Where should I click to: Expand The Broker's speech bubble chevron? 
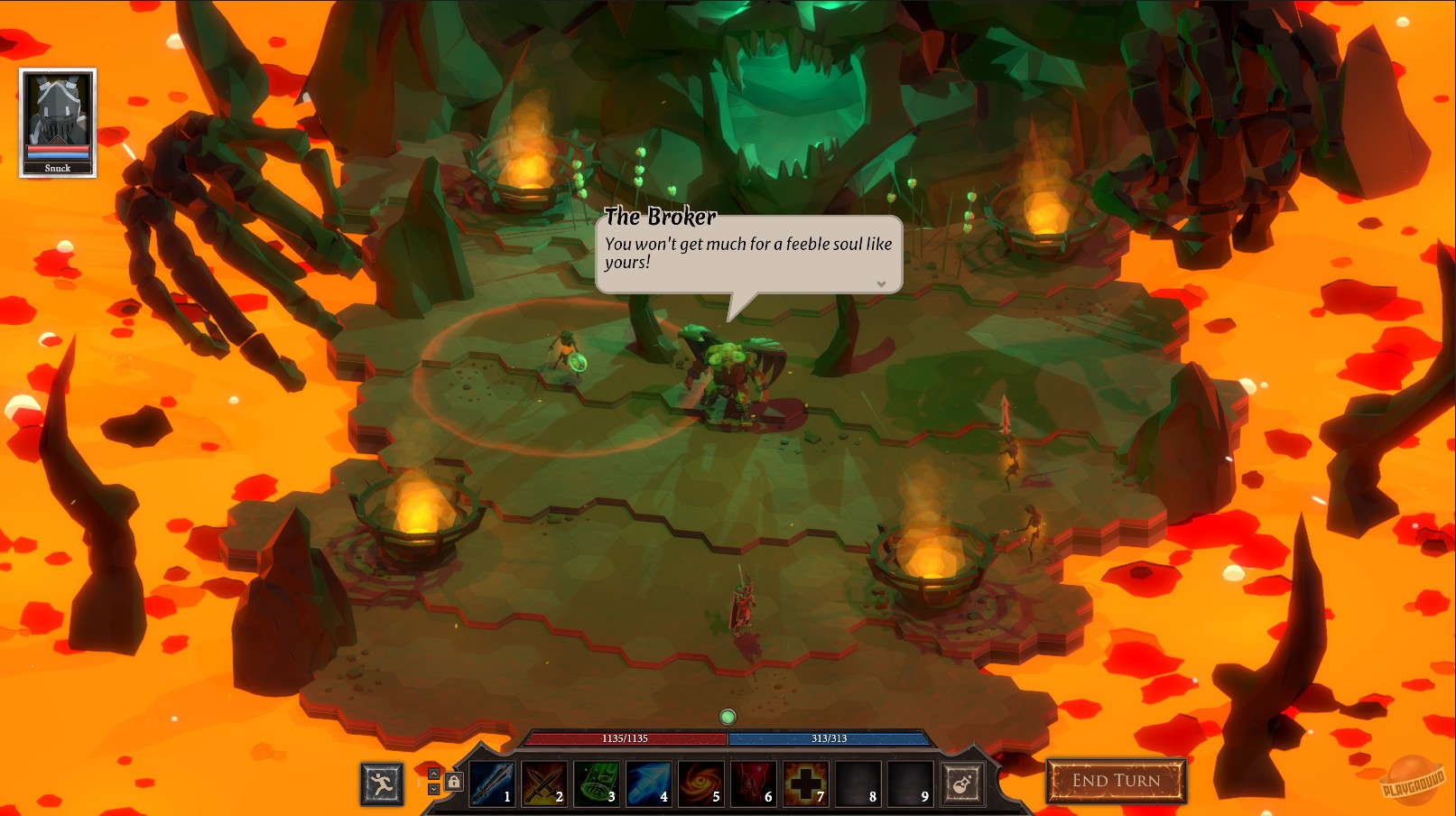881,283
